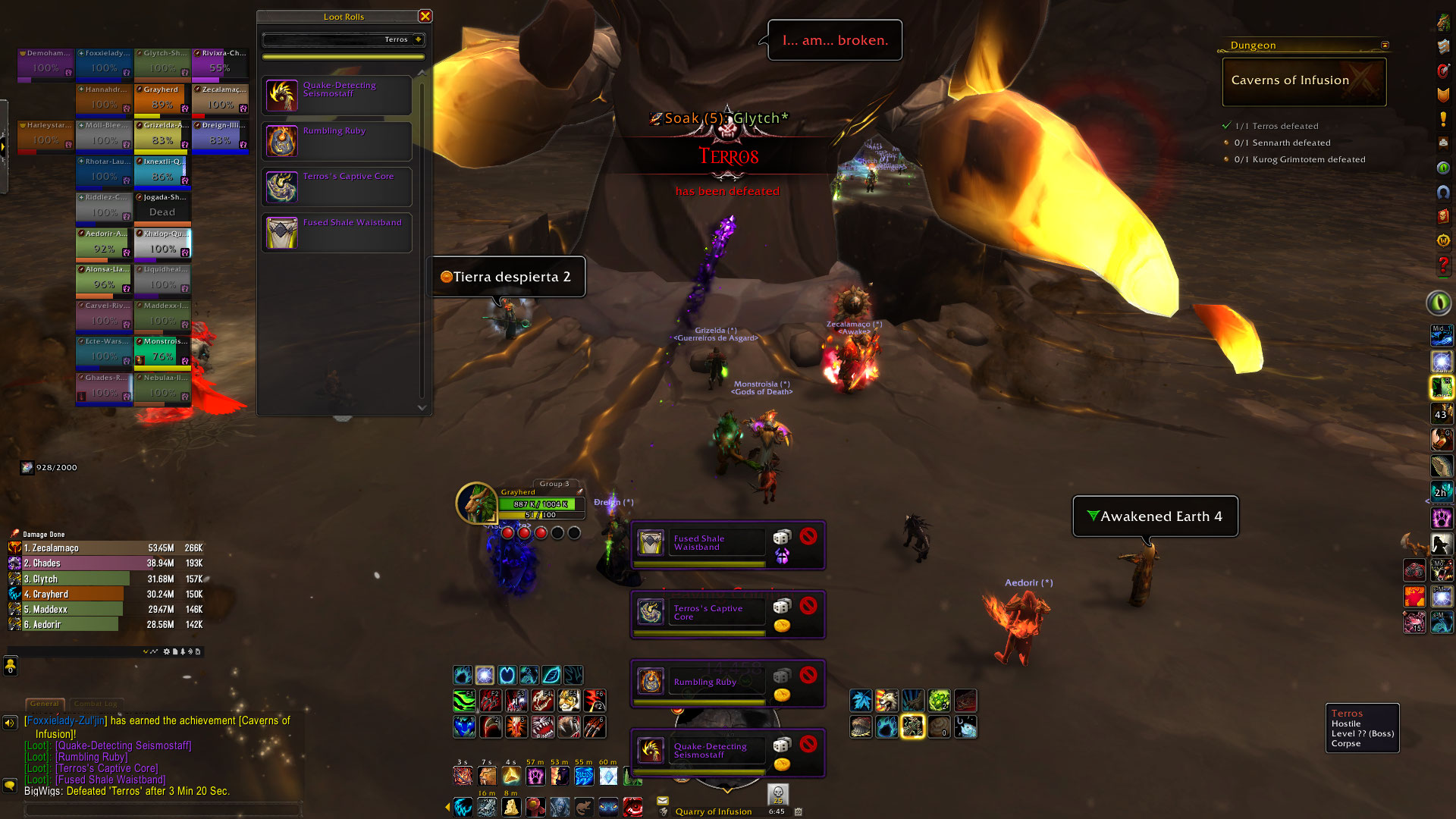The image size is (1456, 819).
Task: Select Quake-Detecting Seismostaff in the Loot Rolls list
Action: (x=337, y=96)
